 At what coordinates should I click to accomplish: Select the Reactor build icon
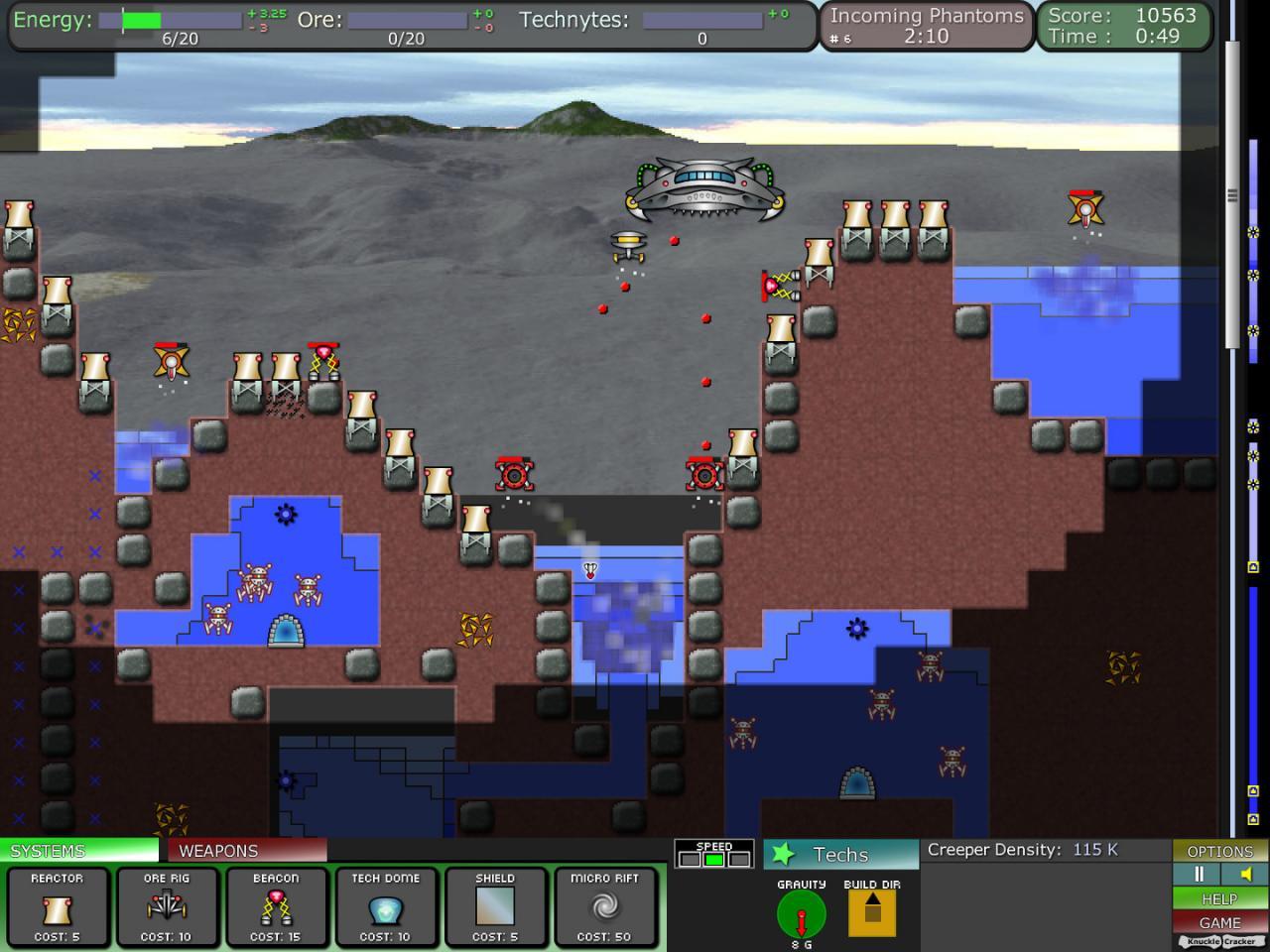(x=57, y=907)
